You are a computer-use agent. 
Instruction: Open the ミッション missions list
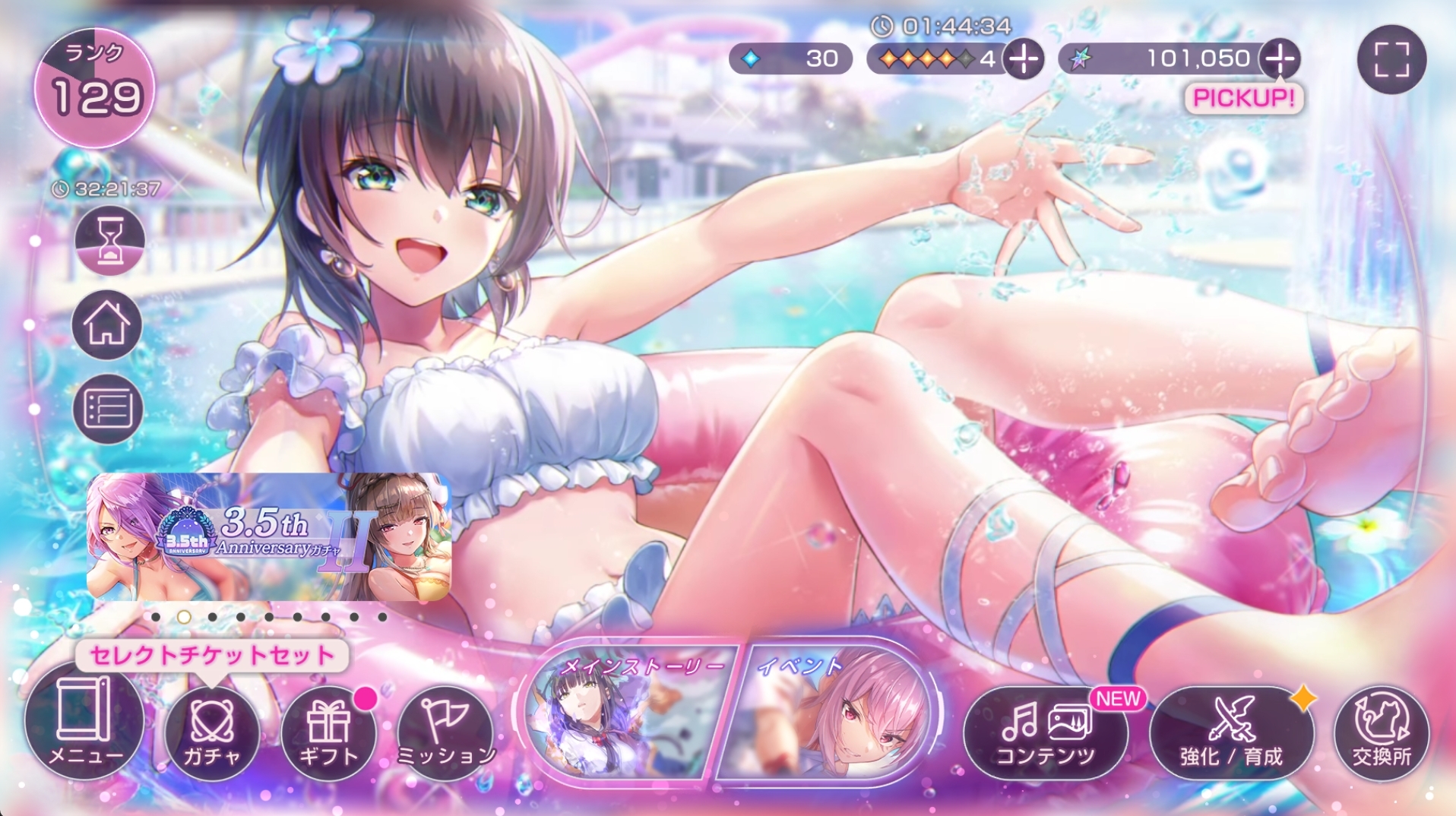tap(445, 732)
